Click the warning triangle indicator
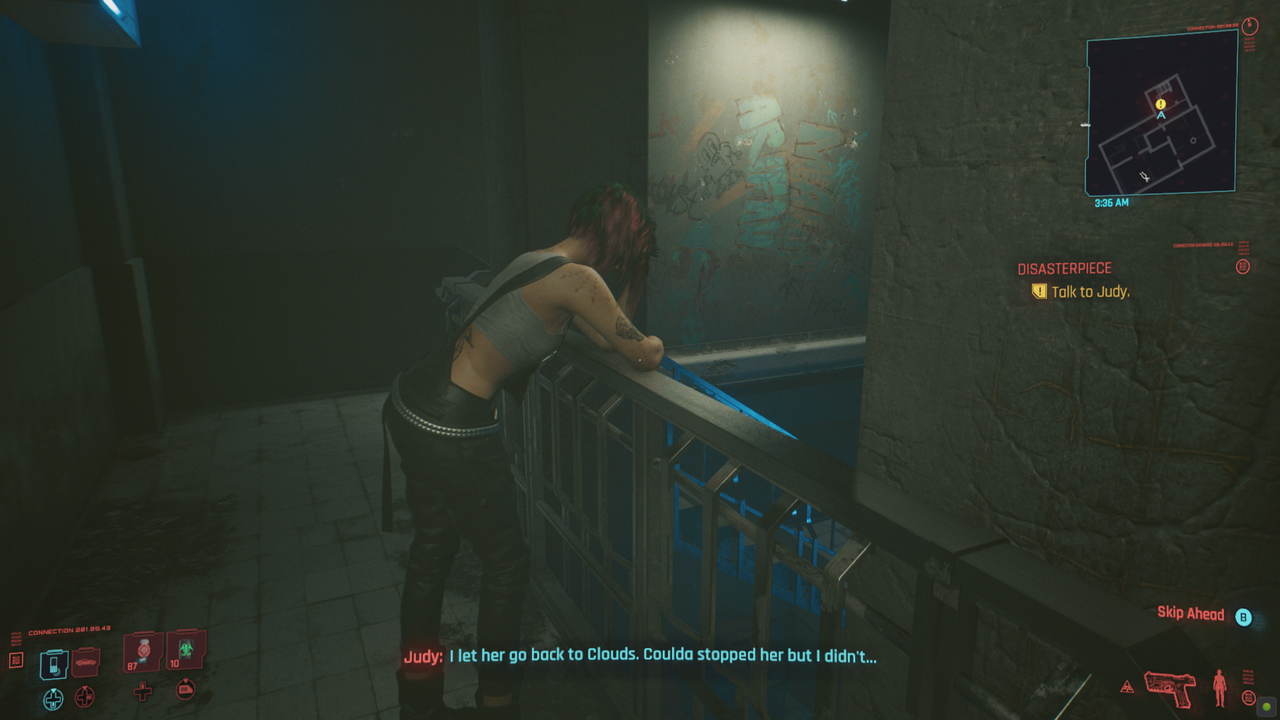The height and width of the screenshot is (720, 1280). click(x=1127, y=684)
